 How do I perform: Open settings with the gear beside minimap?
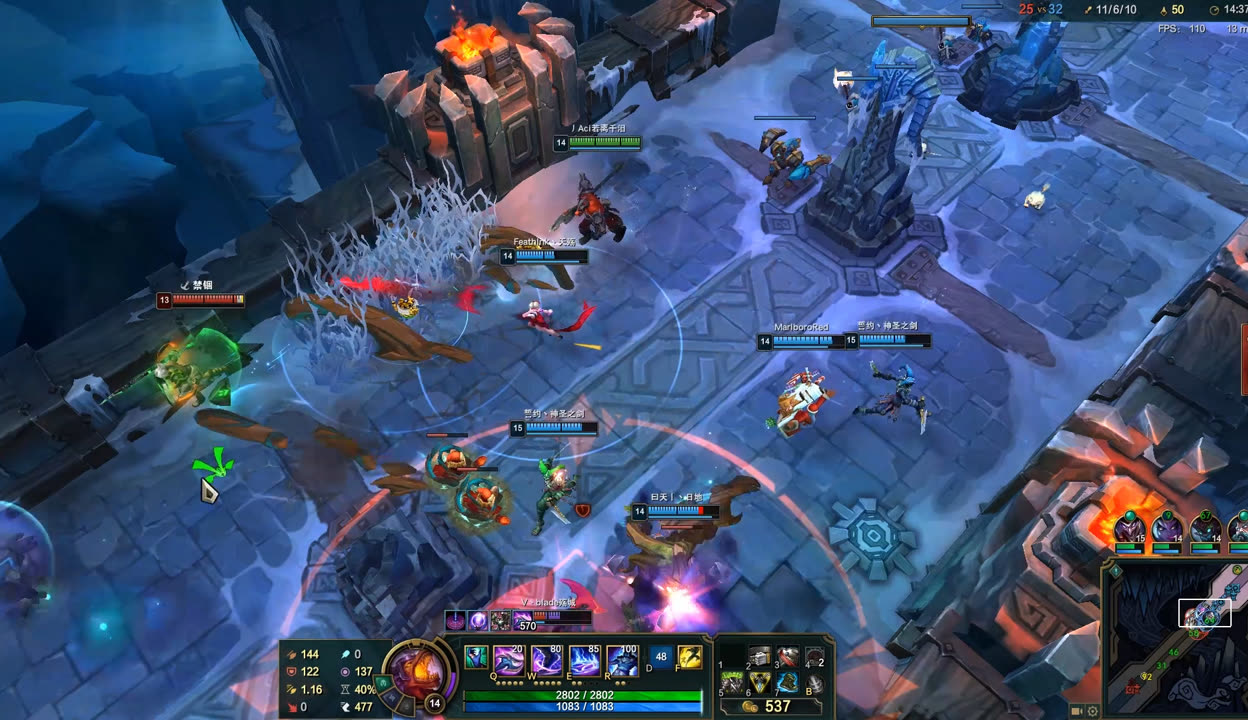tap(1092, 711)
